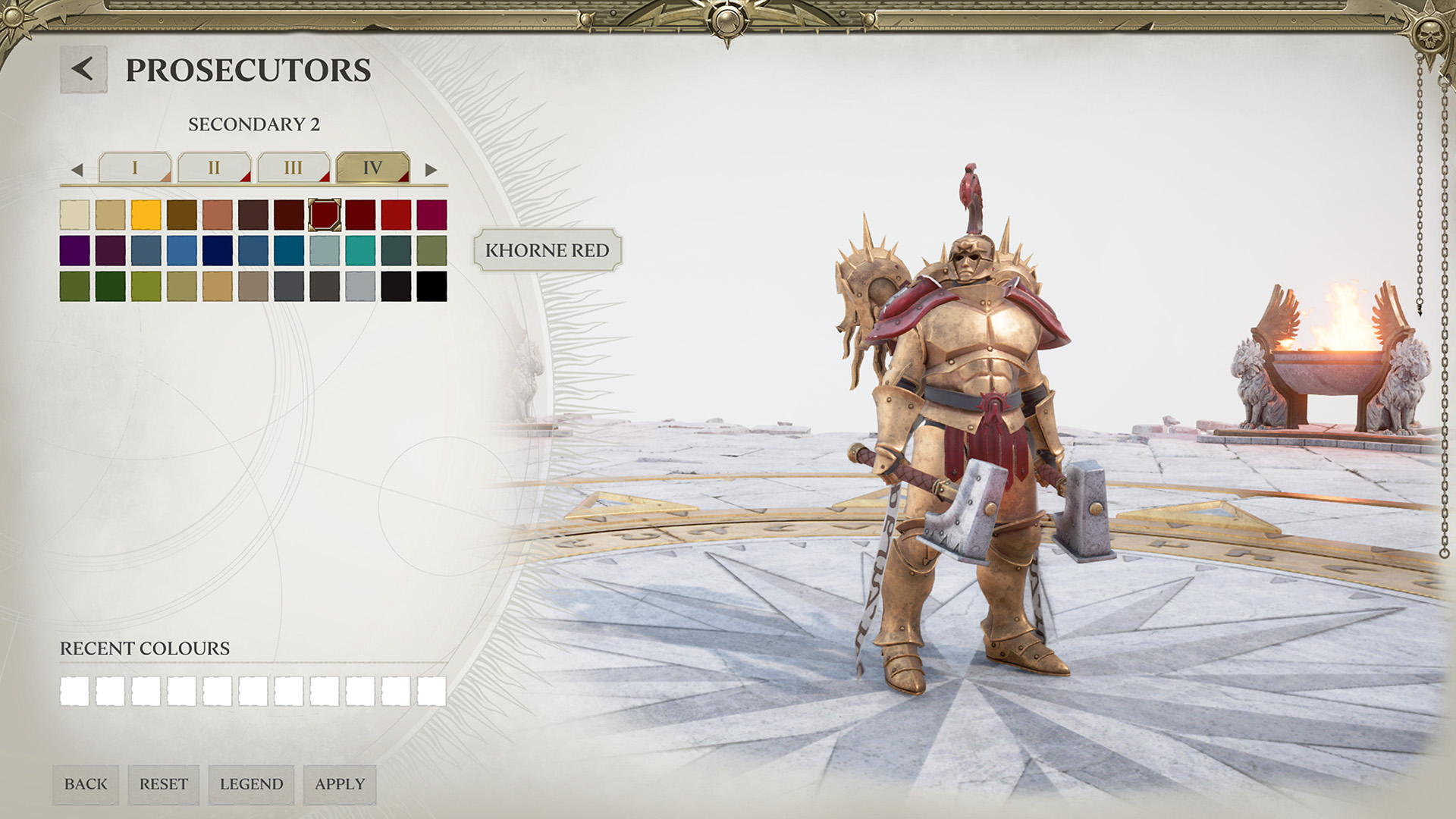
Task: Pick the light grey colour swatch
Action: pyautogui.click(x=360, y=287)
